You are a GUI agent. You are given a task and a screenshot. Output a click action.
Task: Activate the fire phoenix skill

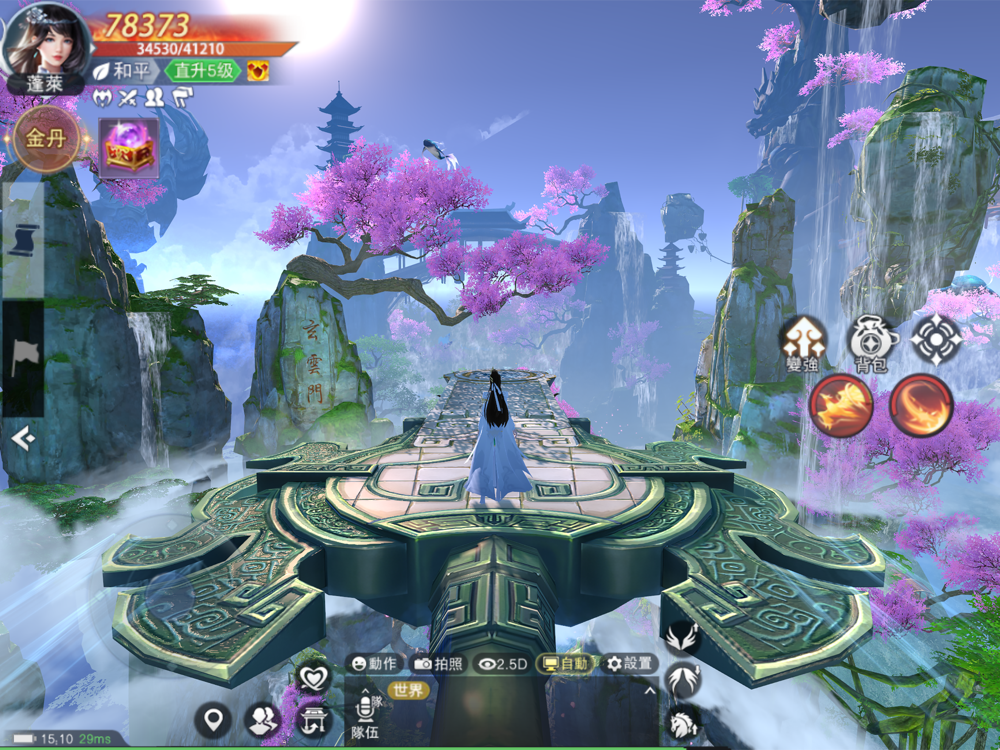tap(841, 405)
